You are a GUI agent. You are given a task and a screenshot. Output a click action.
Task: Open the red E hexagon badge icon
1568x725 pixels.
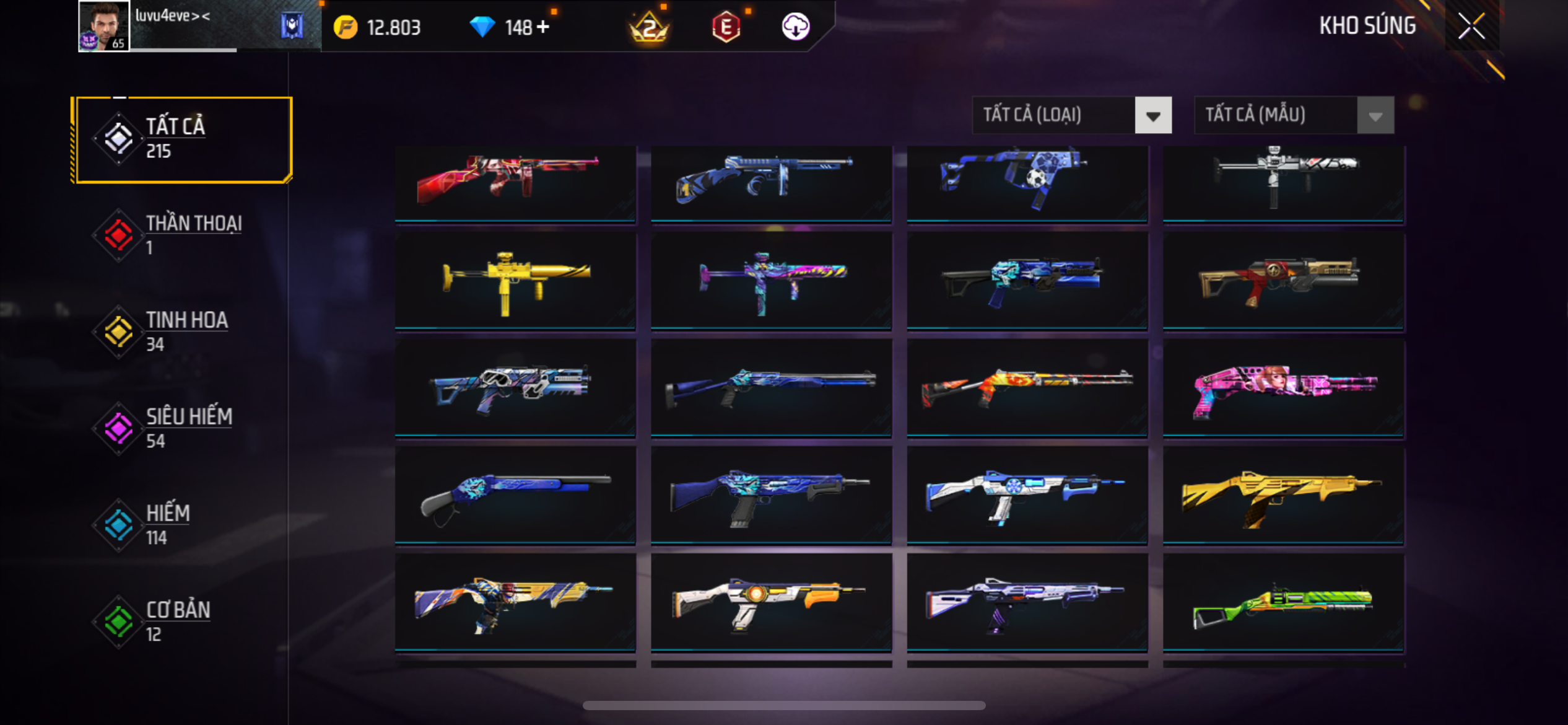point(726,27)
